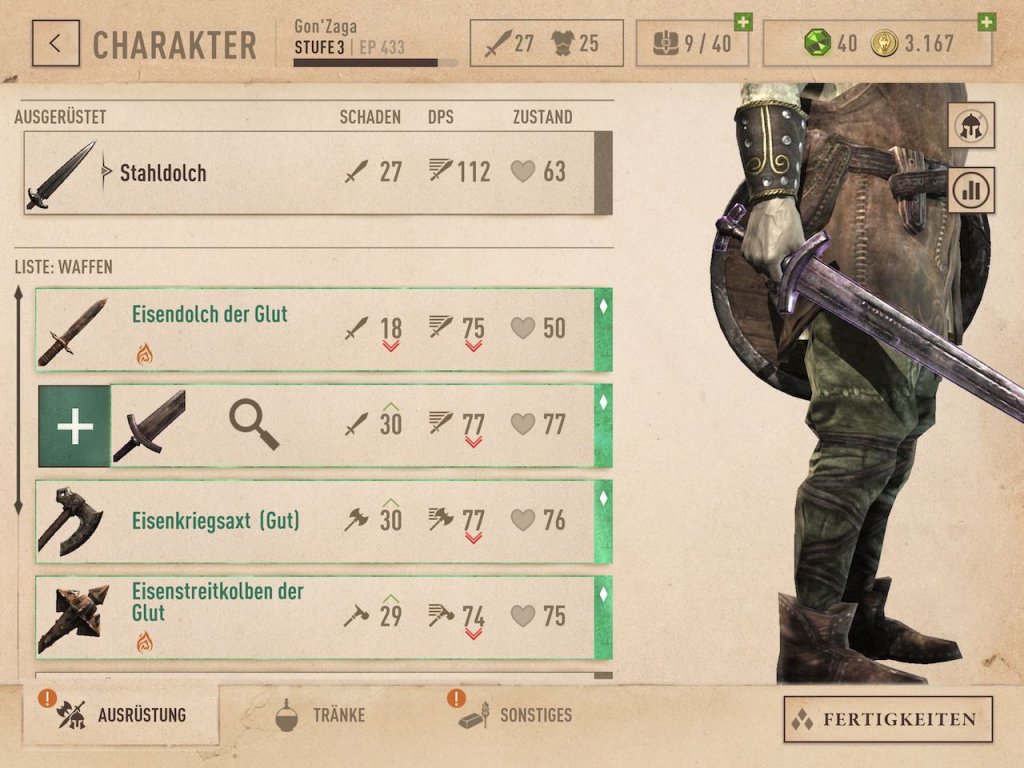Open the Fertigkeiten skills screen

[x=887, y=719]
